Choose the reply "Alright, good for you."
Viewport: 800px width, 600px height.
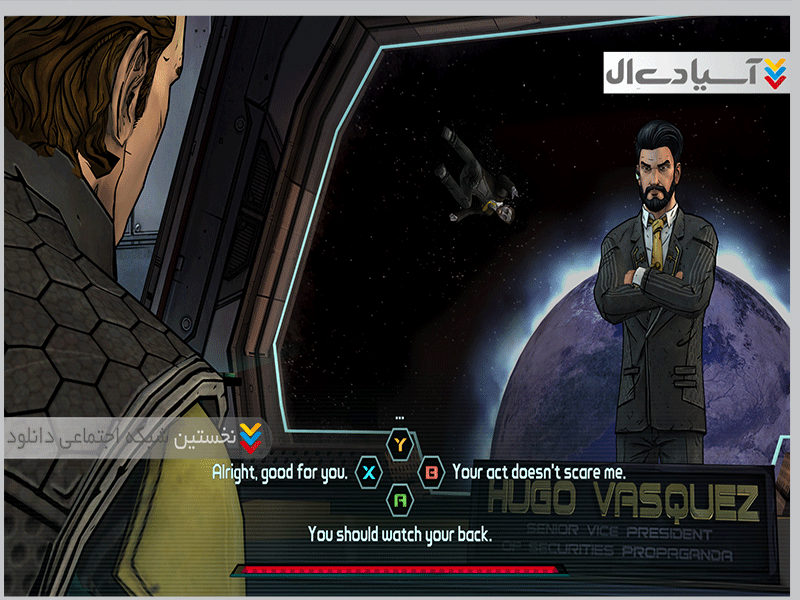pyautogui.click(x=280, y=471)
